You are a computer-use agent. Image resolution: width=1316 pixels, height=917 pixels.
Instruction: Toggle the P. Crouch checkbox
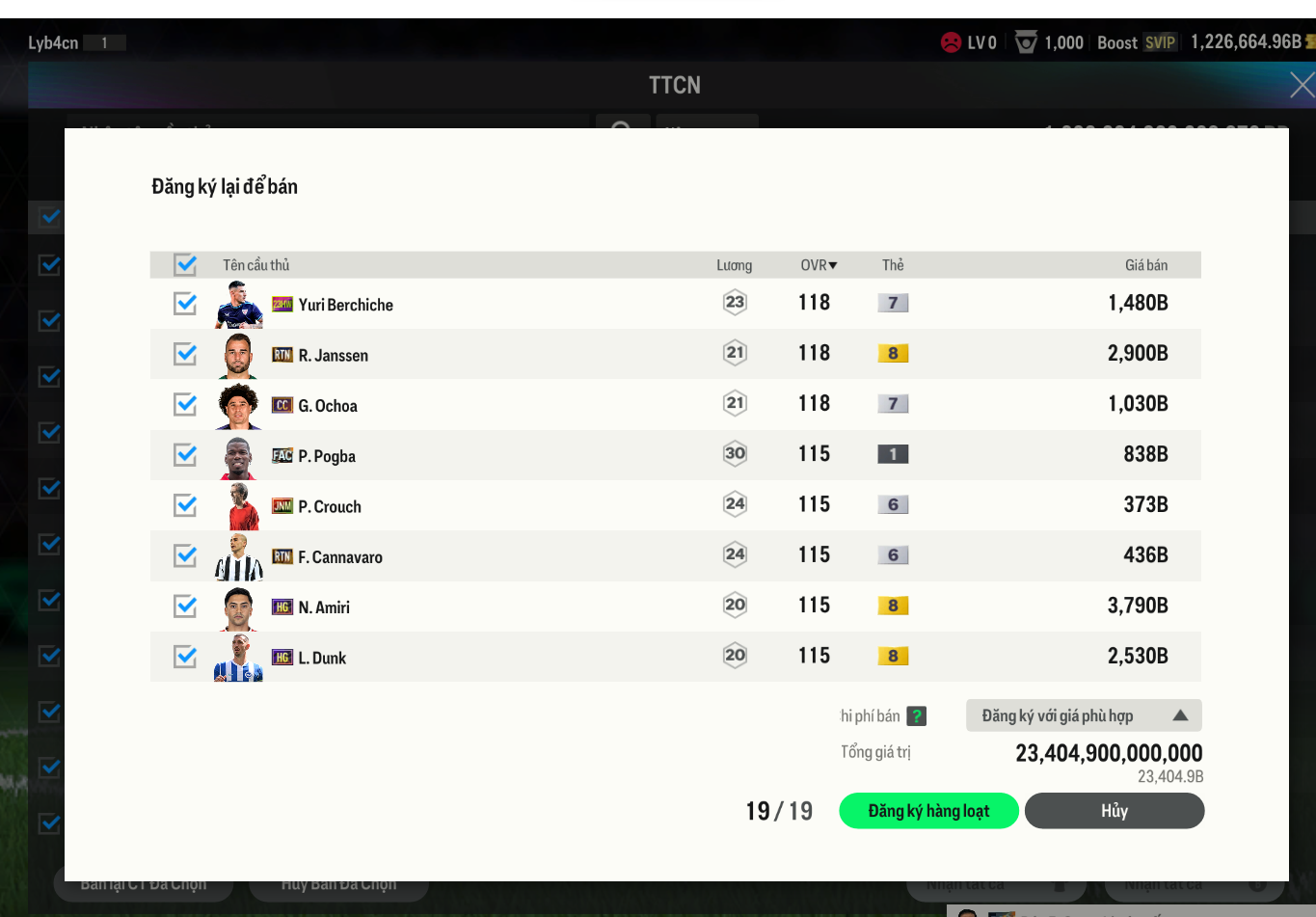tap(185, 505)
